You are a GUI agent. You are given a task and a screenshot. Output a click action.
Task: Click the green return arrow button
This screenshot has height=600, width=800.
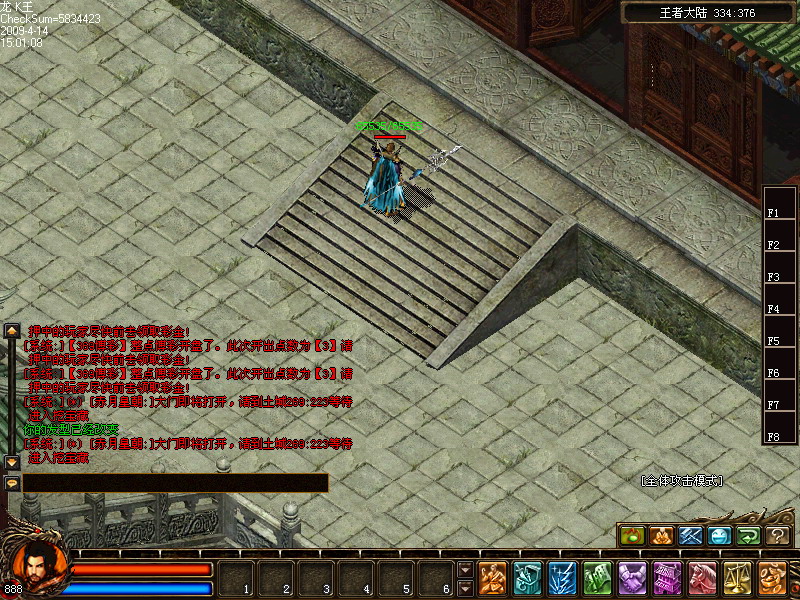pyautogui.click(x=749, y=536)
